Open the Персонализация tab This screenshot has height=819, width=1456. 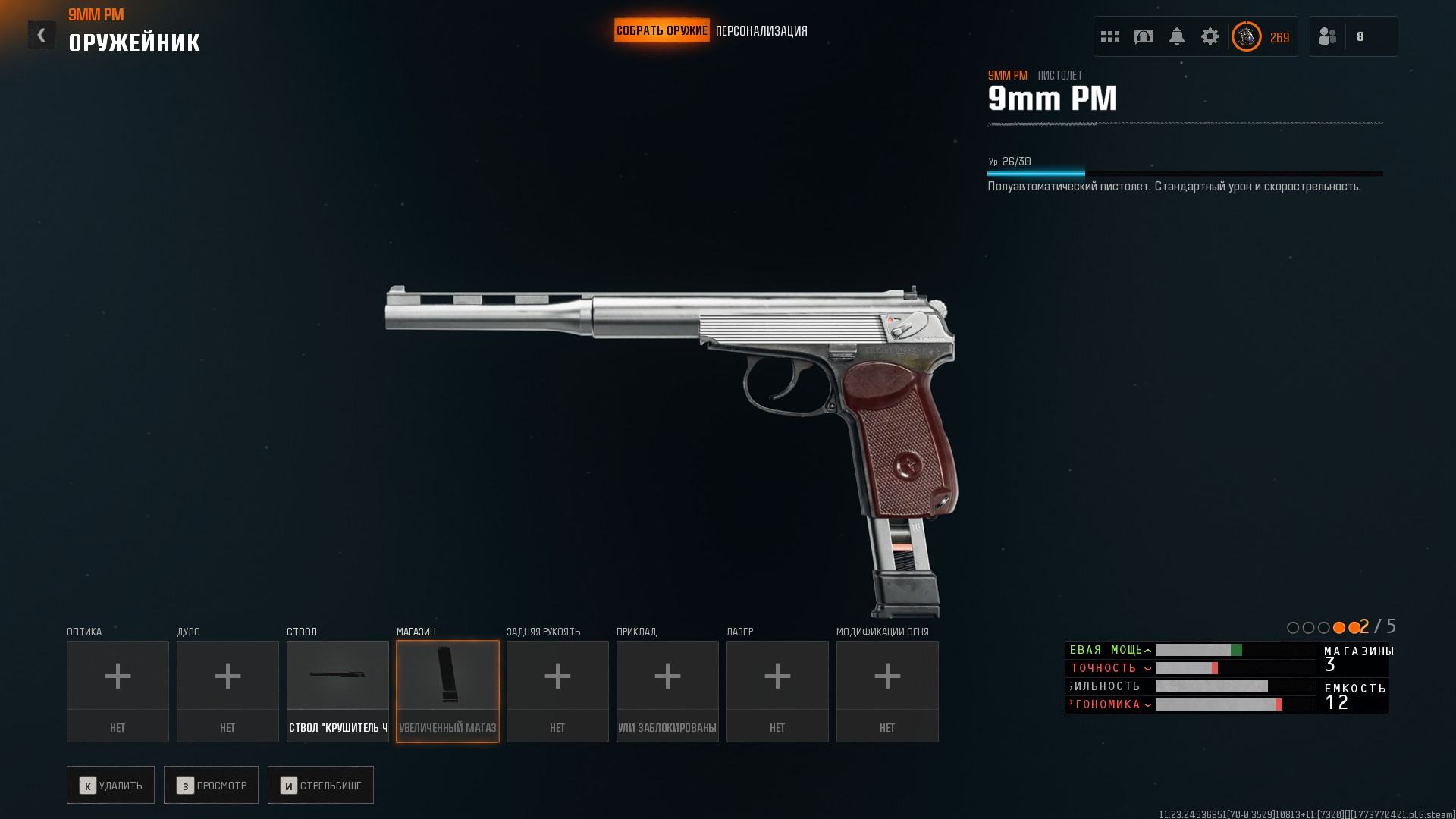pyautogui.click(x=761, y=31)
